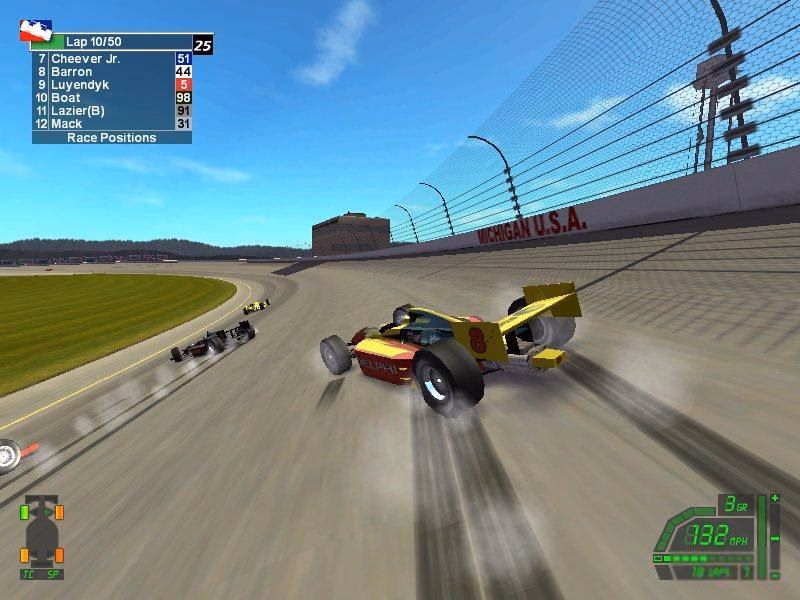Toggle the TC traction control indicator
This screenshot has width=800, height=600.
click(29, 575)
